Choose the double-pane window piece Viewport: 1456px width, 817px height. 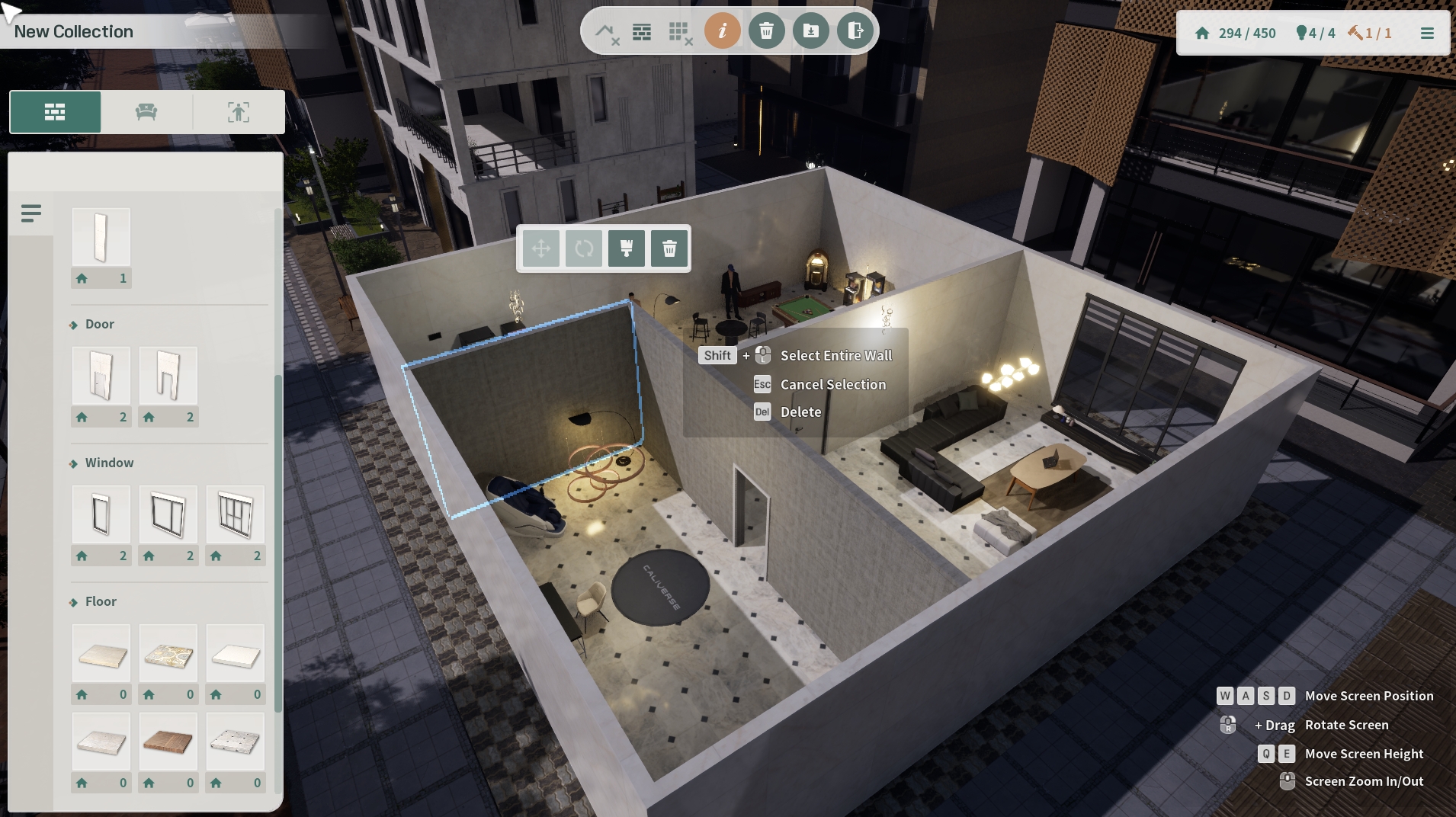pos(168,514)
